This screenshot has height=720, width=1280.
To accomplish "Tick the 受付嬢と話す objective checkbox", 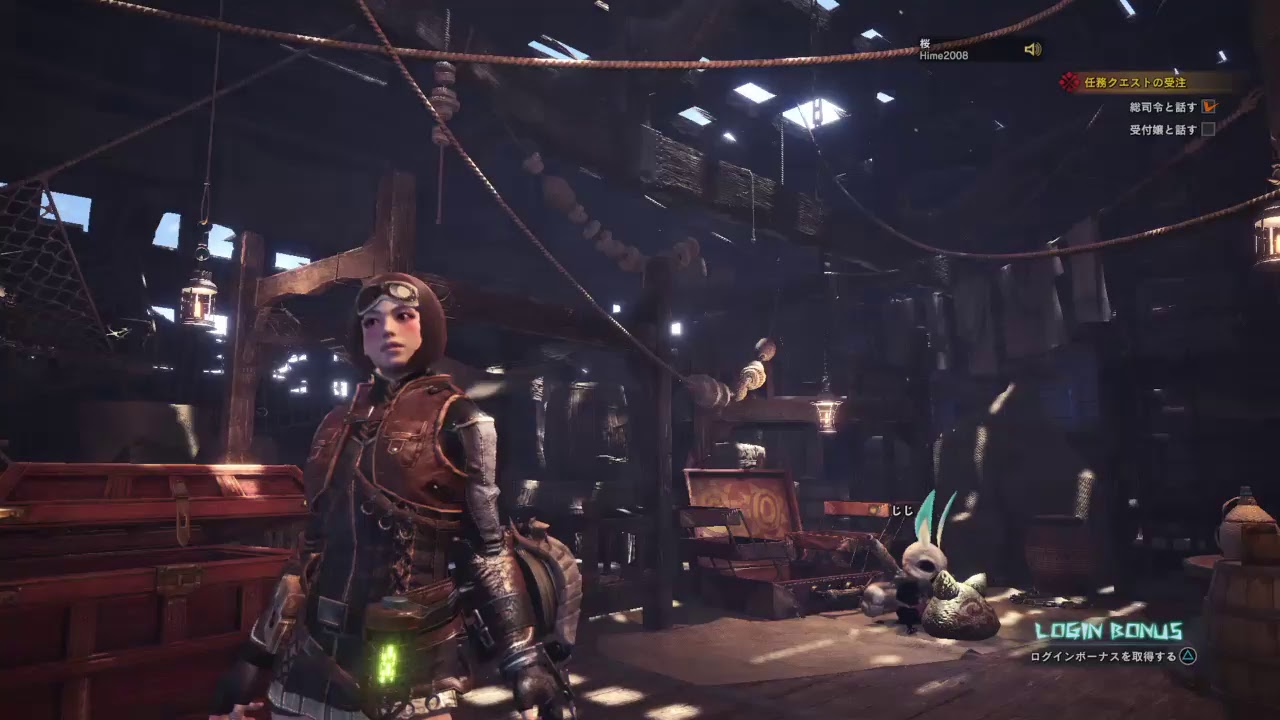I will coord(1208,129).
